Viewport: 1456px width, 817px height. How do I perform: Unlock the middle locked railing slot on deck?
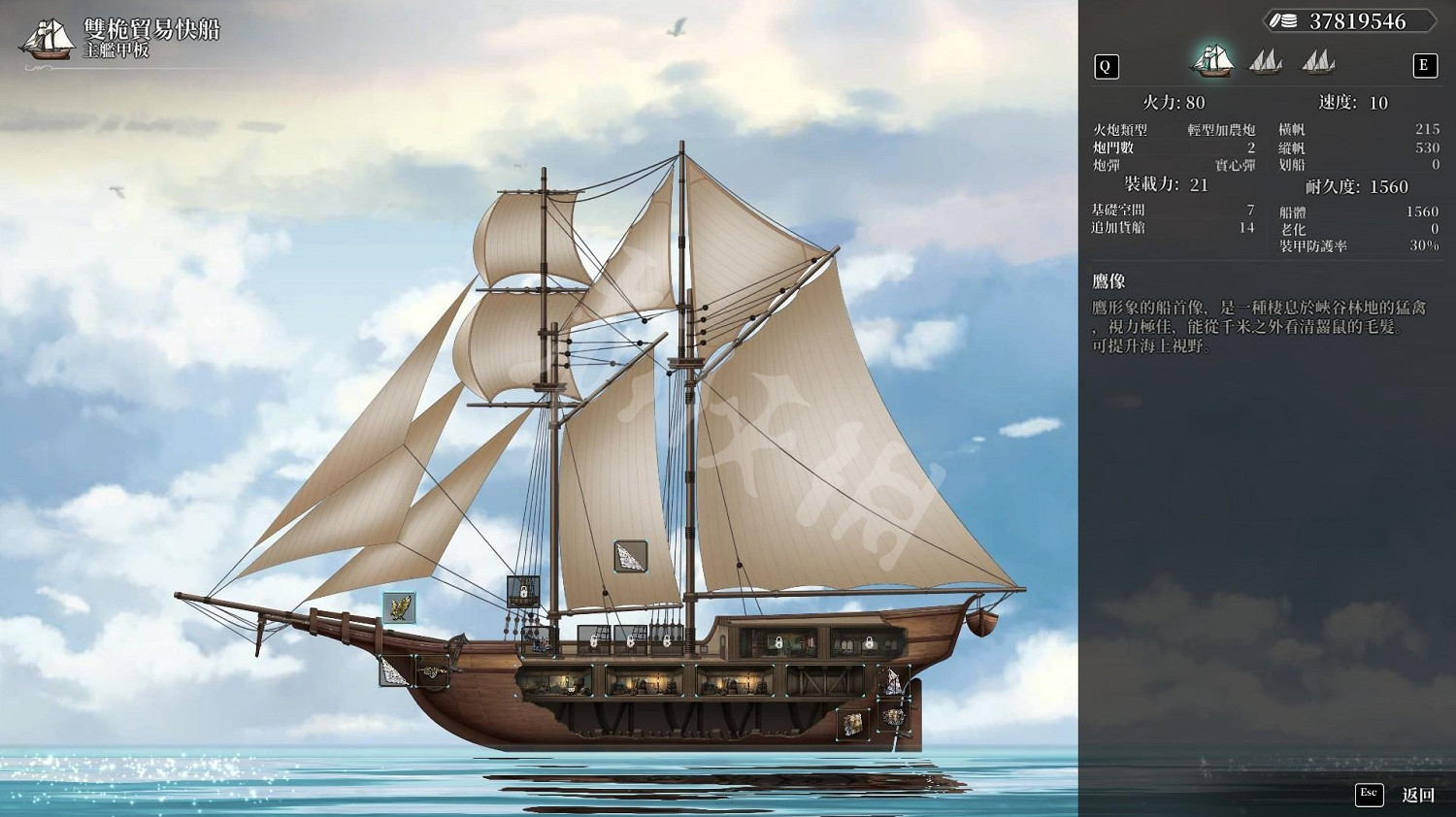pyautogui.click(x=630, y=640)
